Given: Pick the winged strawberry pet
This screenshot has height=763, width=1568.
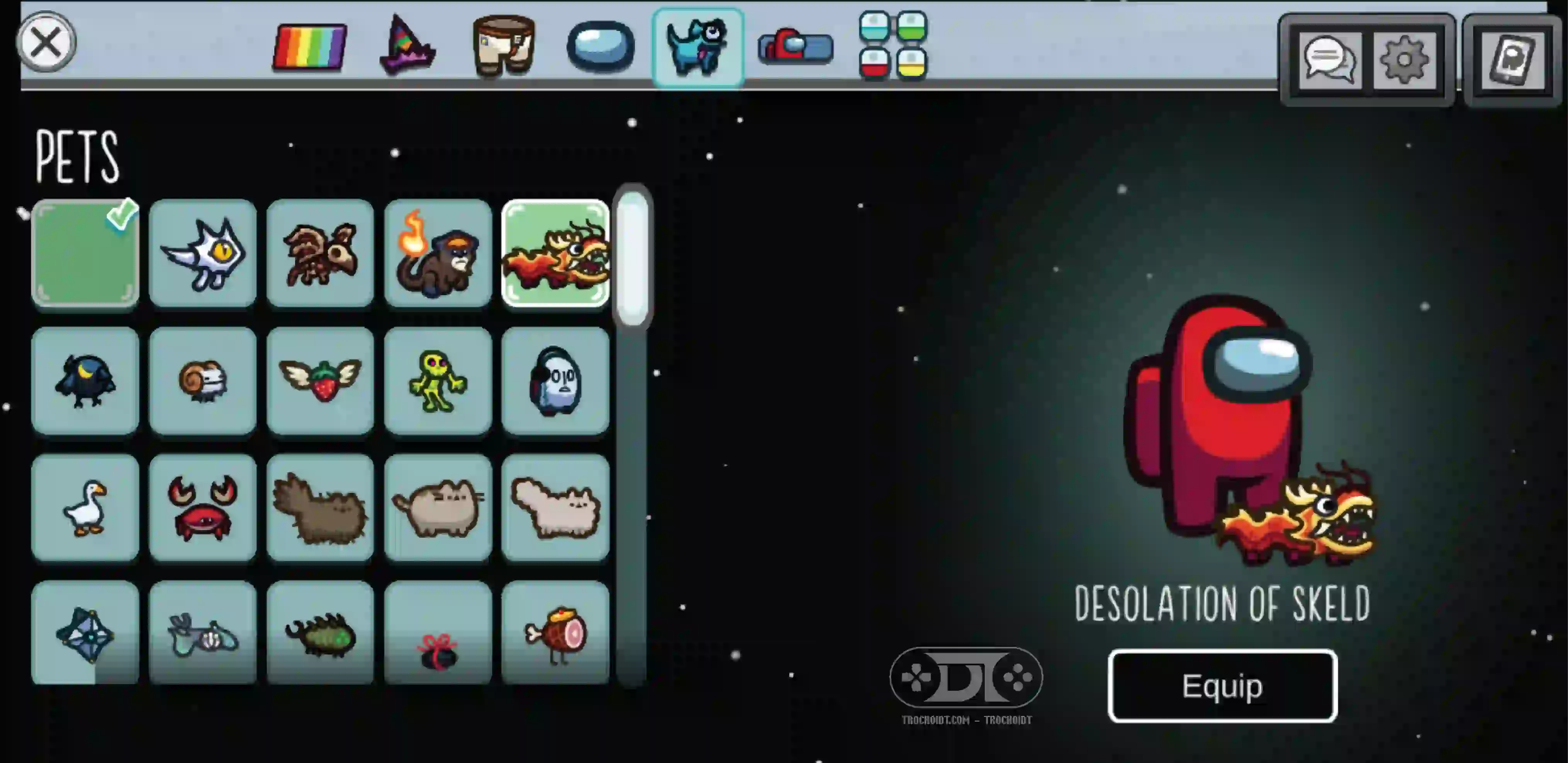Looking at the screenshot, I should pos(320,381).
